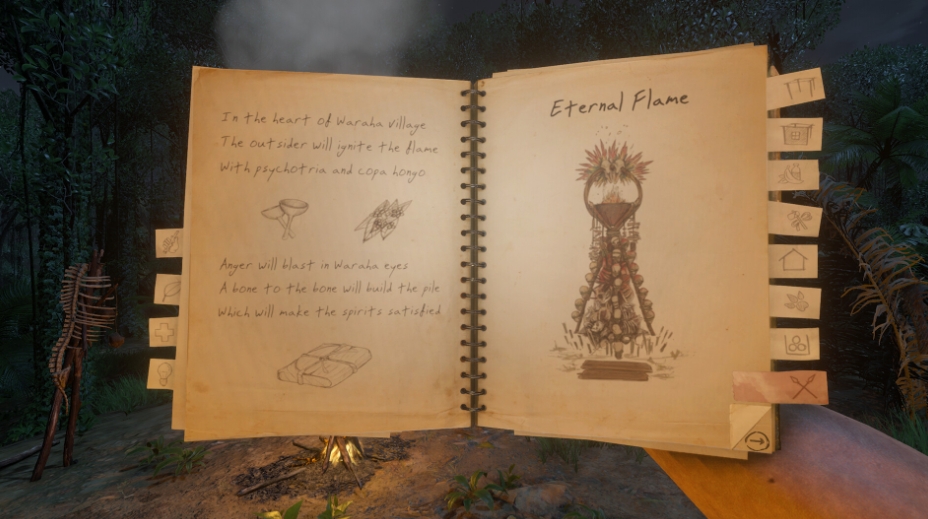Open the hand-holding-item tab on left edge
The height and width of the screenshot is (519, 928).
(x=168, y=243)
